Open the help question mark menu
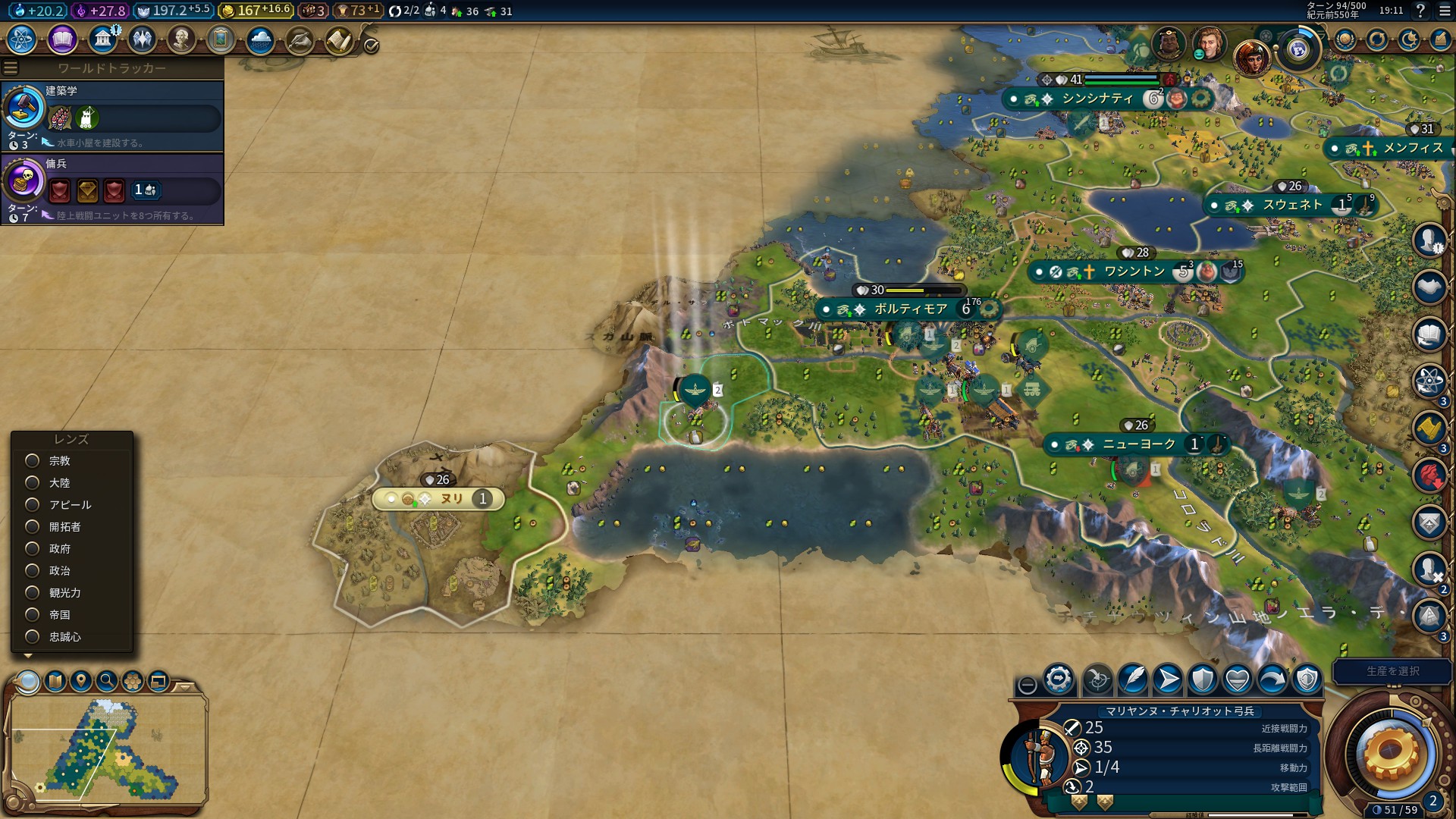Viewport: 1456px width, 819px height. pos(1420,11)
